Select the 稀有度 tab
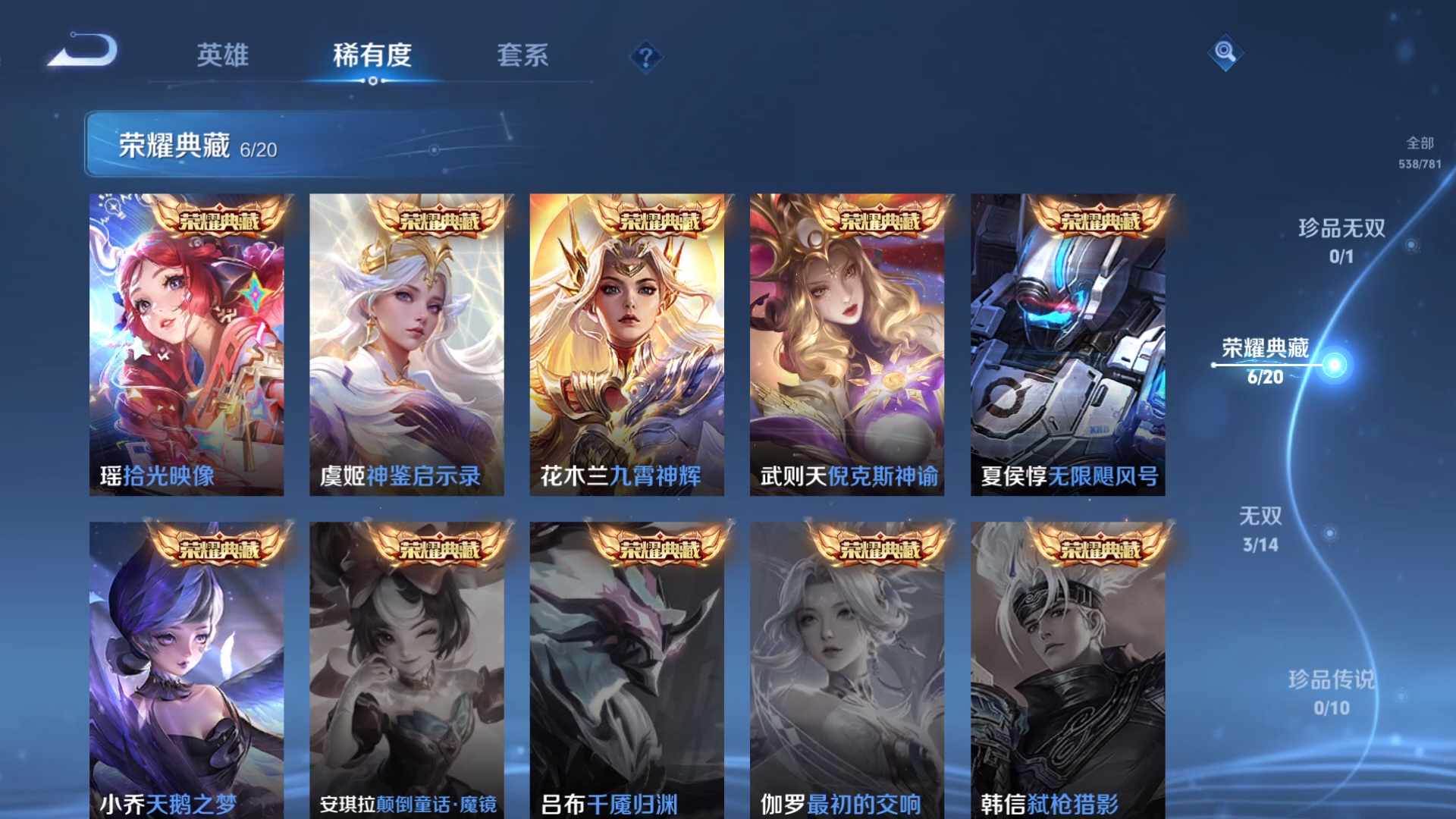This screenshot has height=819, width=1456. tap(372, 55)
